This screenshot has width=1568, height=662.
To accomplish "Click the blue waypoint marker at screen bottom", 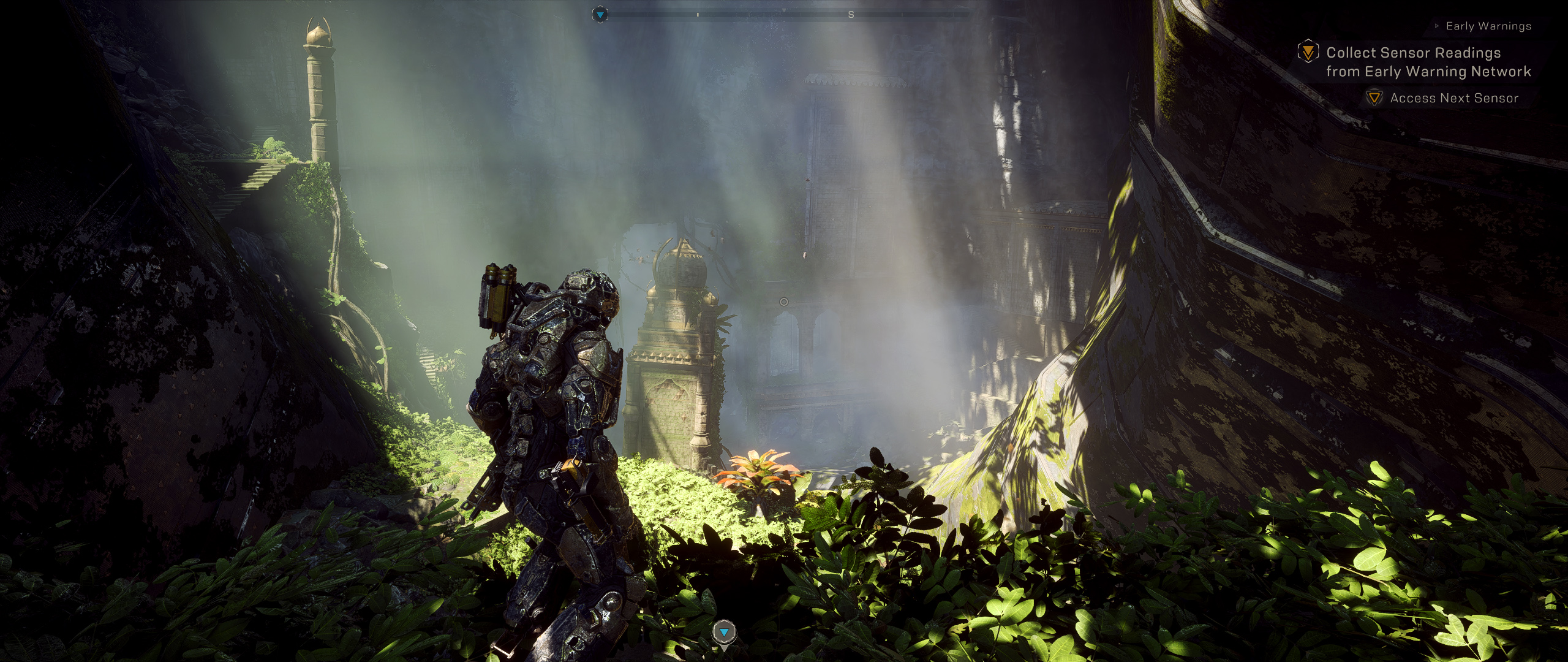I will (725, 632).
